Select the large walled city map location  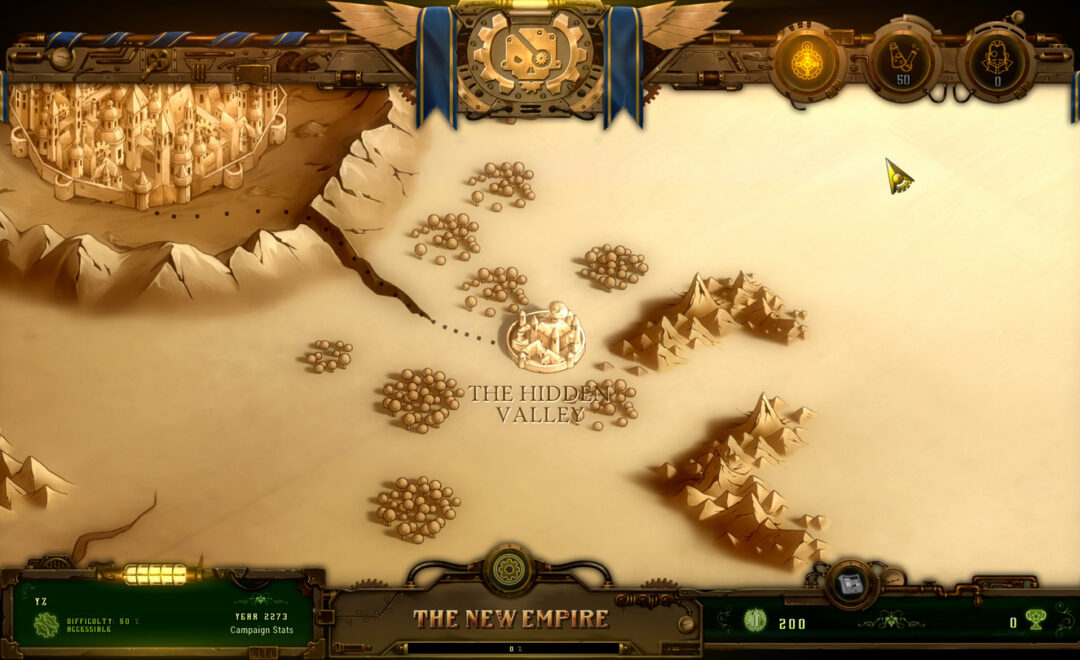[145, 140]
